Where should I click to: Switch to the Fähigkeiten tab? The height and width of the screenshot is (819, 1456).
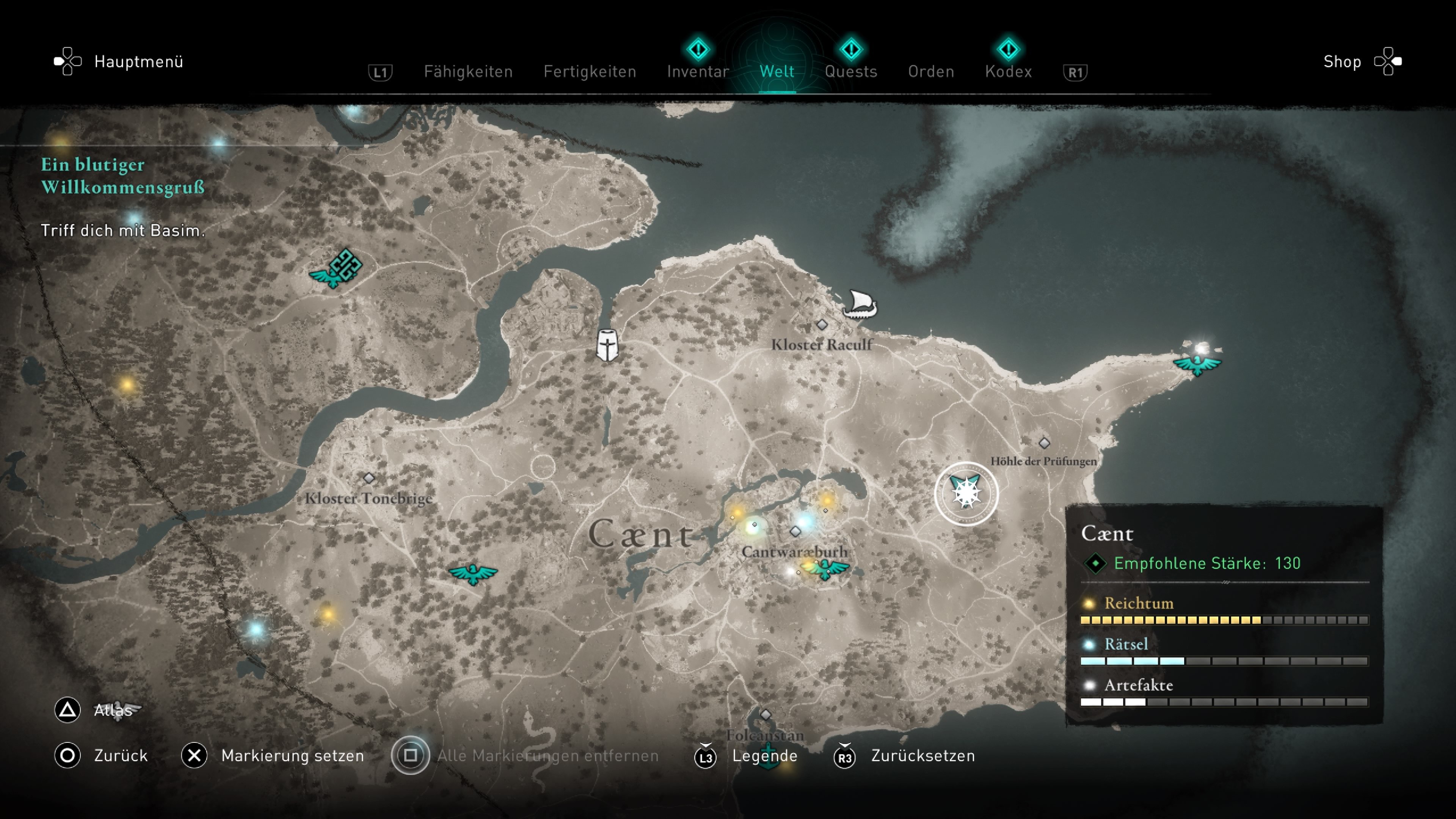[468, 72]
